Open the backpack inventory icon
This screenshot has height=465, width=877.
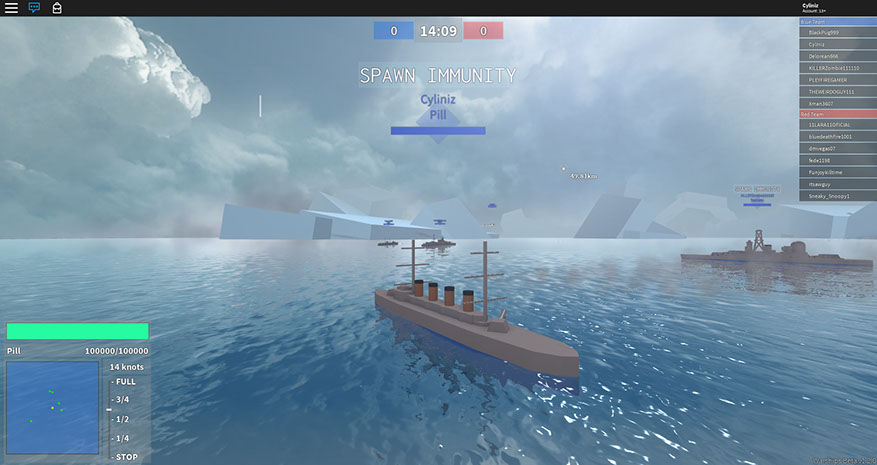(57, 8)
